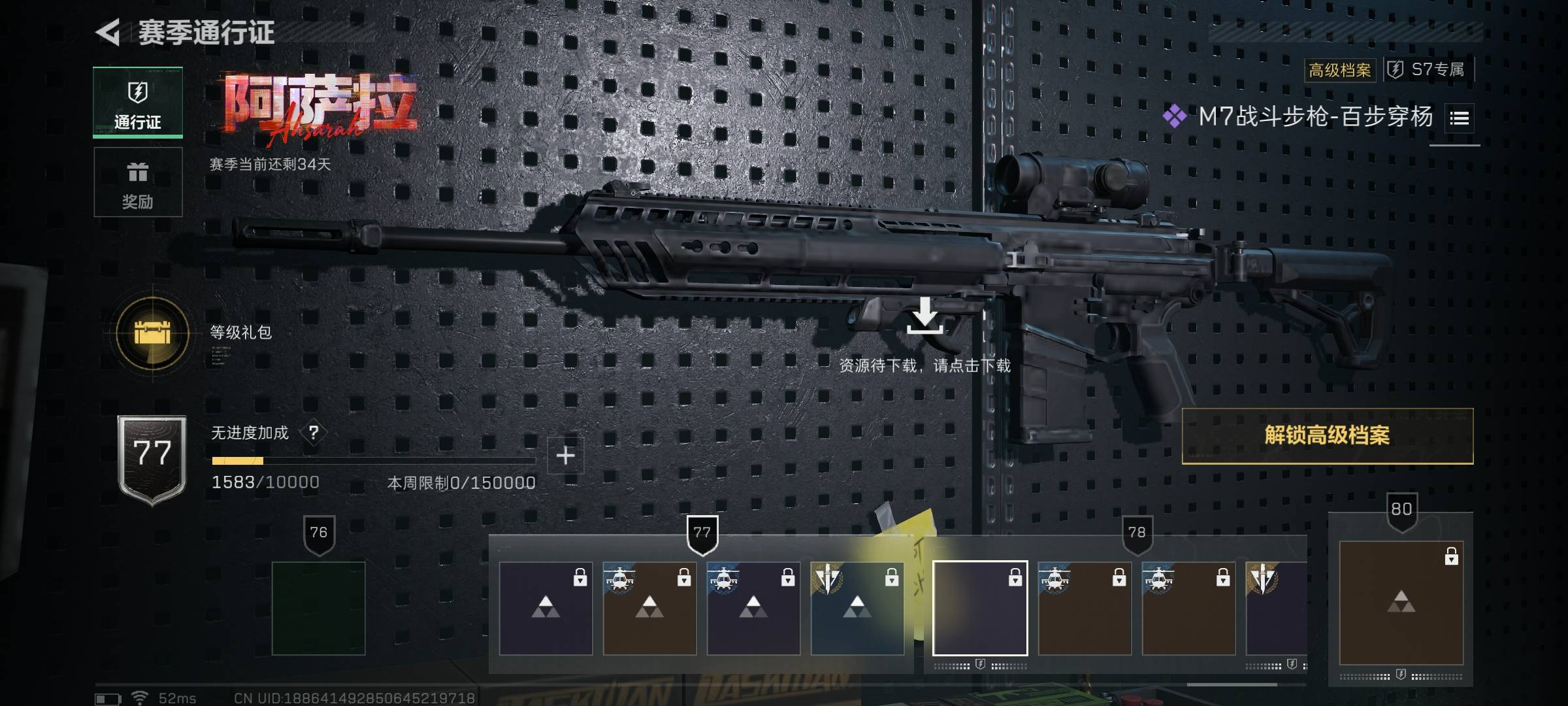The width and height of the screenshot is (1568, 706).
Task: Choose the 高级档案 premium label
Action: [x=1339, y=70]
